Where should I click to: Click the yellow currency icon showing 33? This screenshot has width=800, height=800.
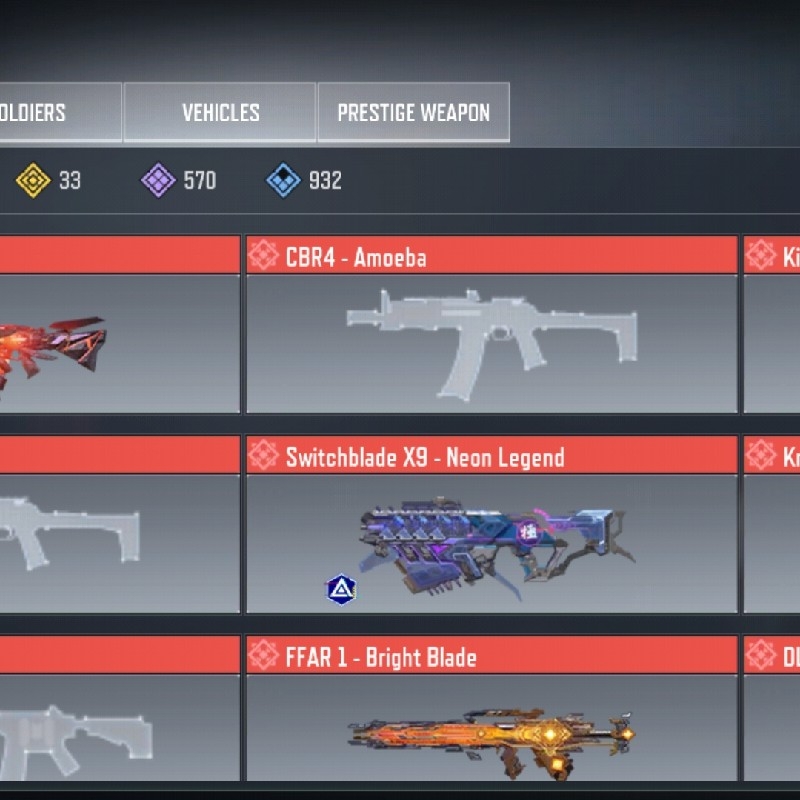pos(33,181)
